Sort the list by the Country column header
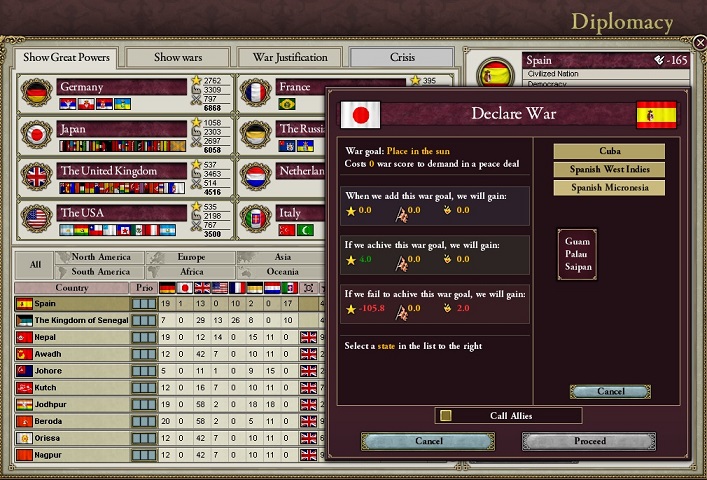Viewport: 707px width, 480px height. pyautogui.click(x=71, y=288)
